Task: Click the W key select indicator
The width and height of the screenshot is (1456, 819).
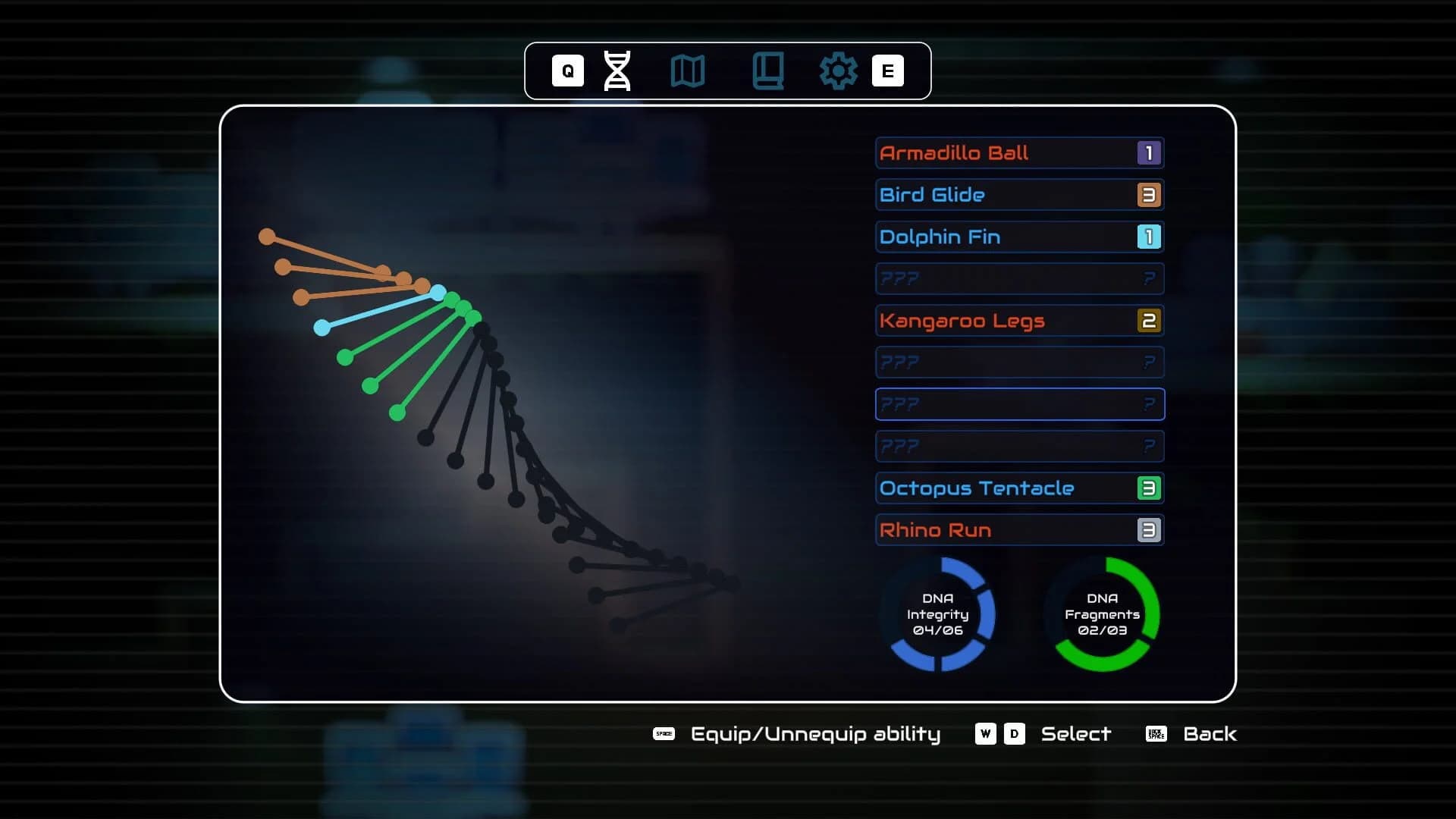Action: (x=986, y=733)
